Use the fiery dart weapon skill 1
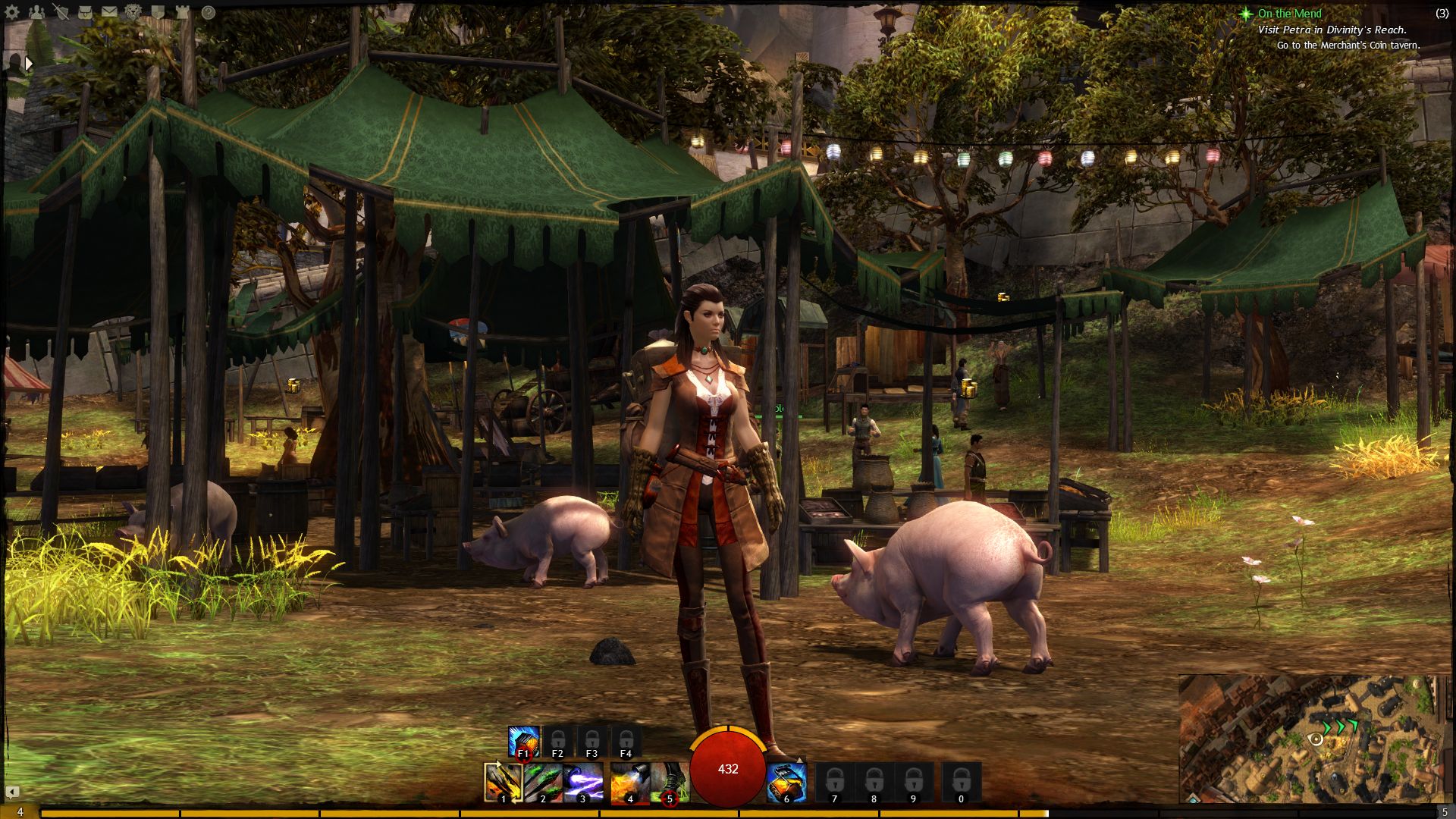This screenshot has width=1456, height=819. (503, 782)
